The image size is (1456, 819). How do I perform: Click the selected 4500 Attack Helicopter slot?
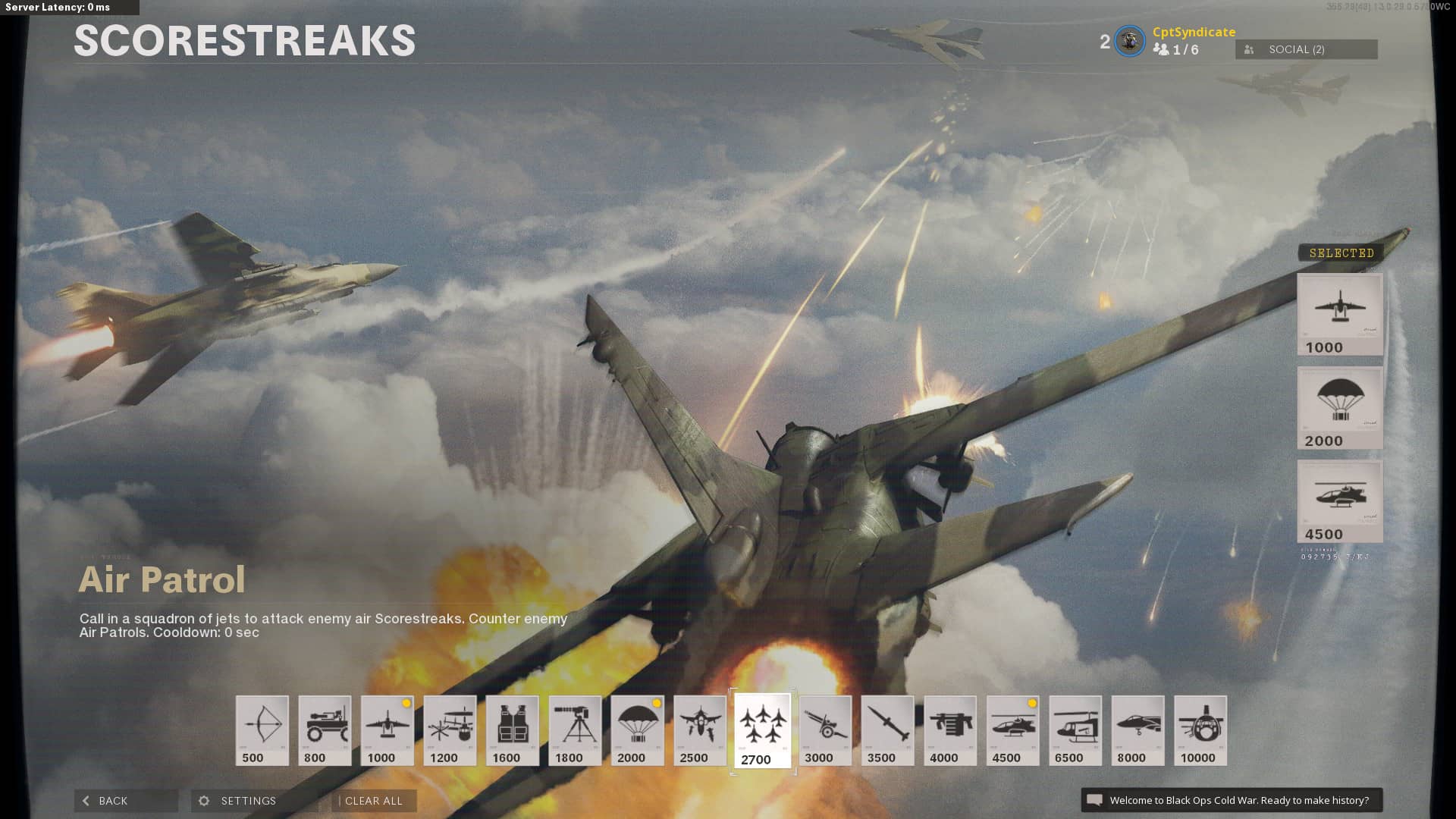point(1340,500)
